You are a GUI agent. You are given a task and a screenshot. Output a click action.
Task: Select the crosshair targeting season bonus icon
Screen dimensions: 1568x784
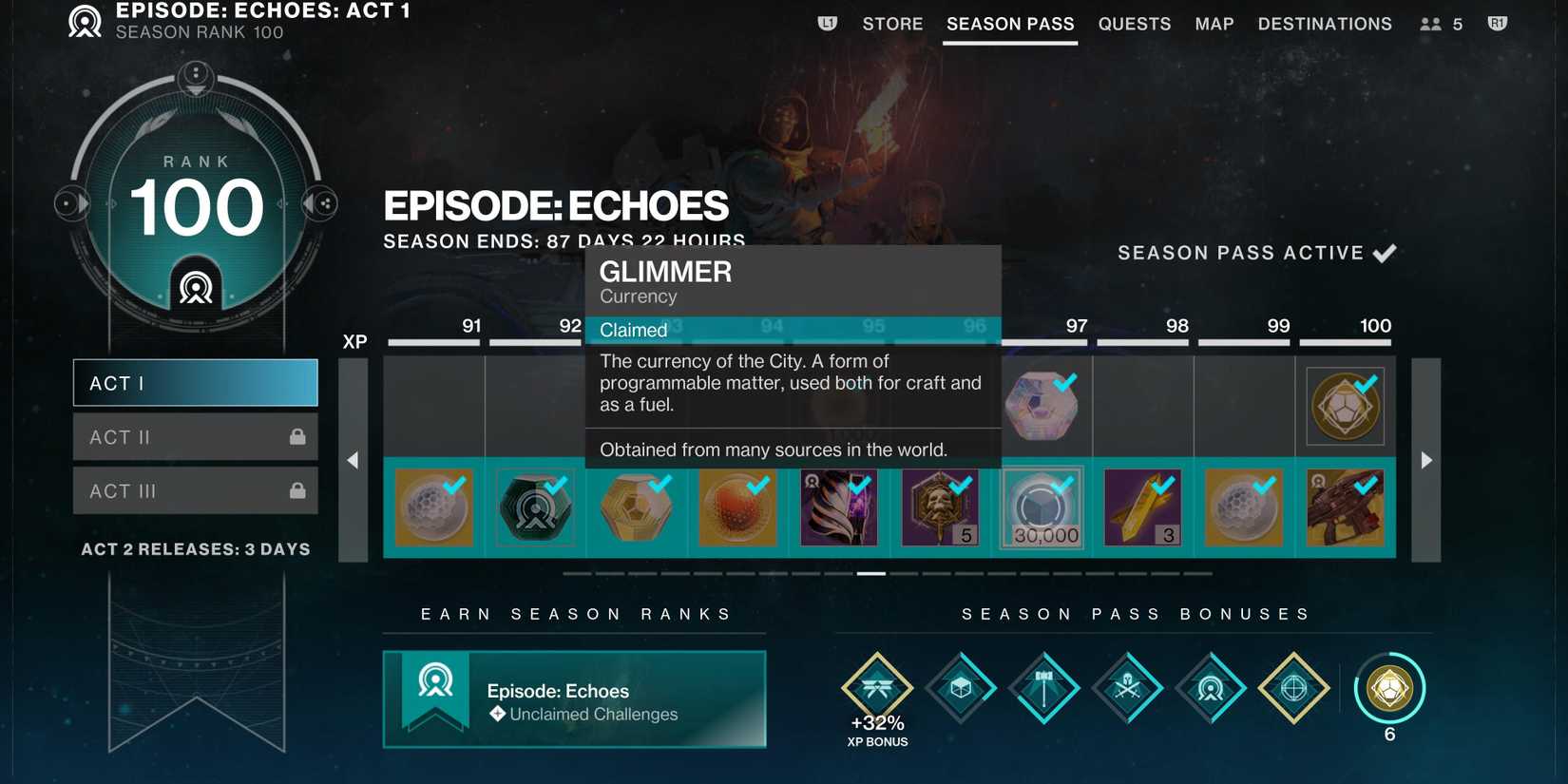[x=1293, y=687]
